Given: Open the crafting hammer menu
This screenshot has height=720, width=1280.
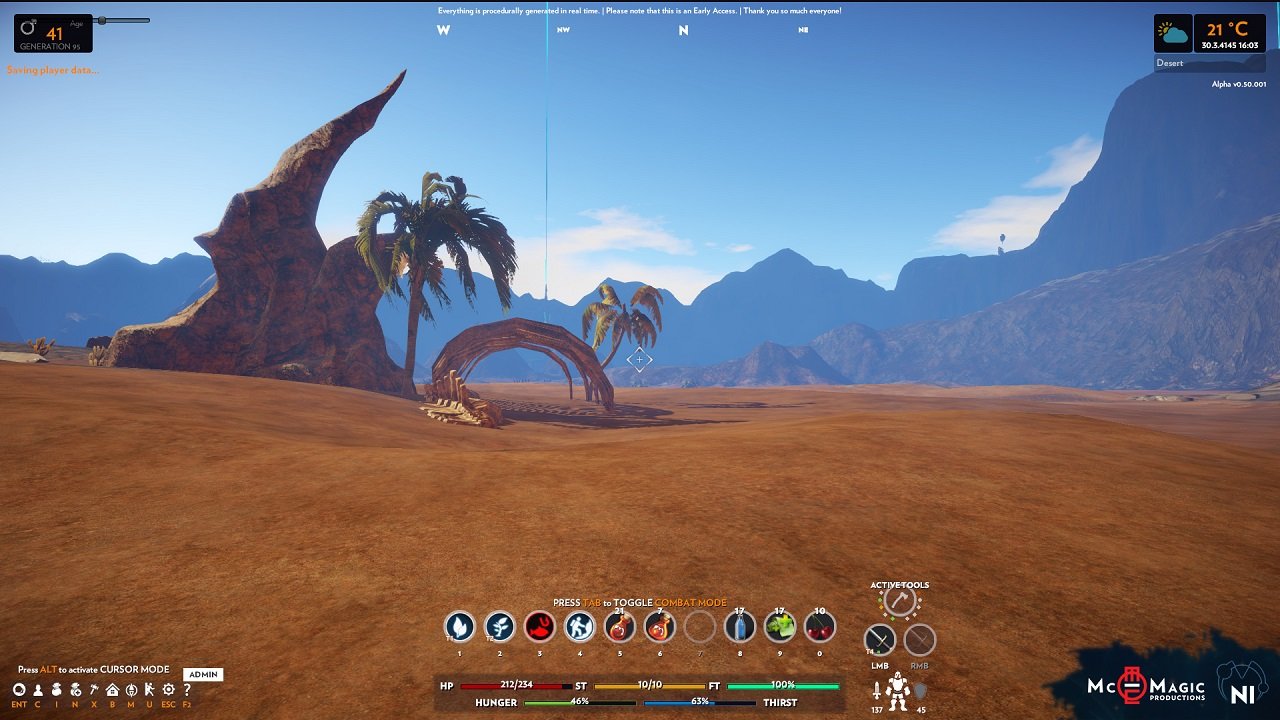Looking at the screenshot, I should (x=94, y=690).
